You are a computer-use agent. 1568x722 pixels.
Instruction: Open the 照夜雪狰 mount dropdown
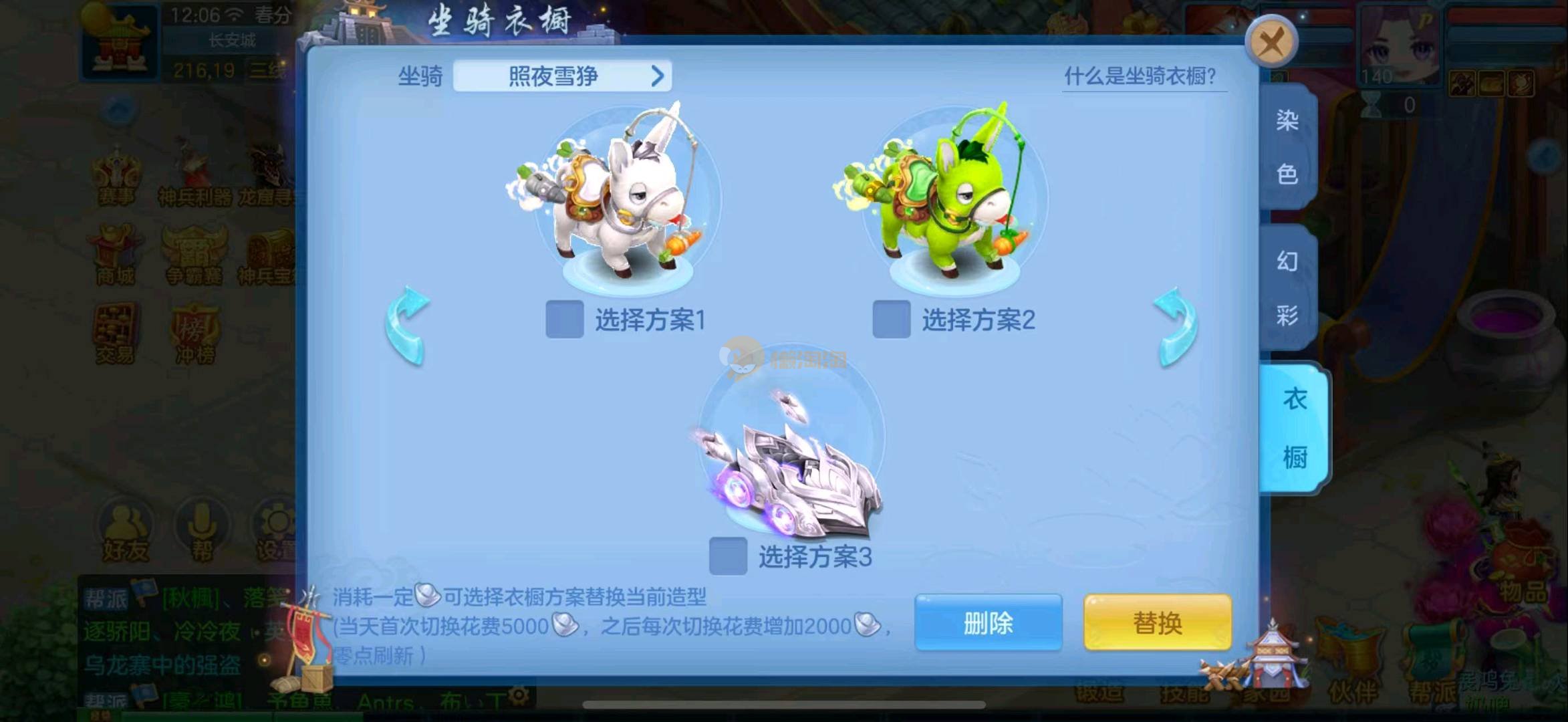click(x=562, y=76)
